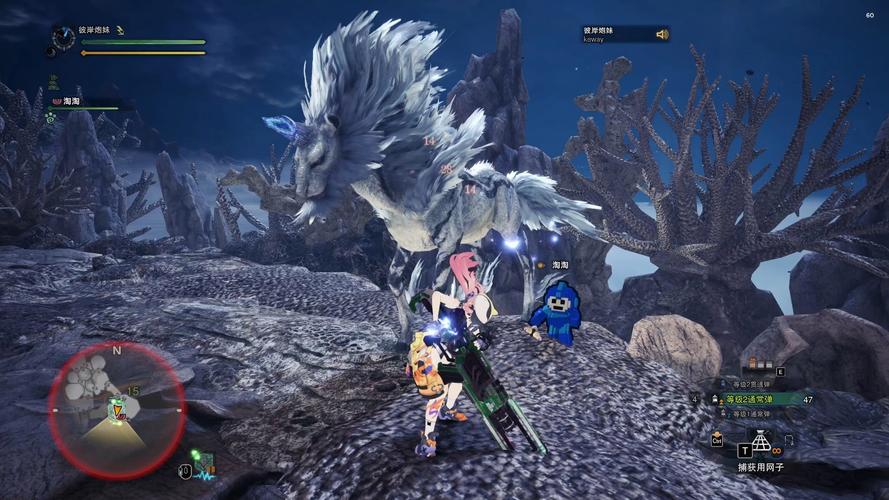Click the monster icon with heartbeat line
889x500 pixels.
coord(204,463)
